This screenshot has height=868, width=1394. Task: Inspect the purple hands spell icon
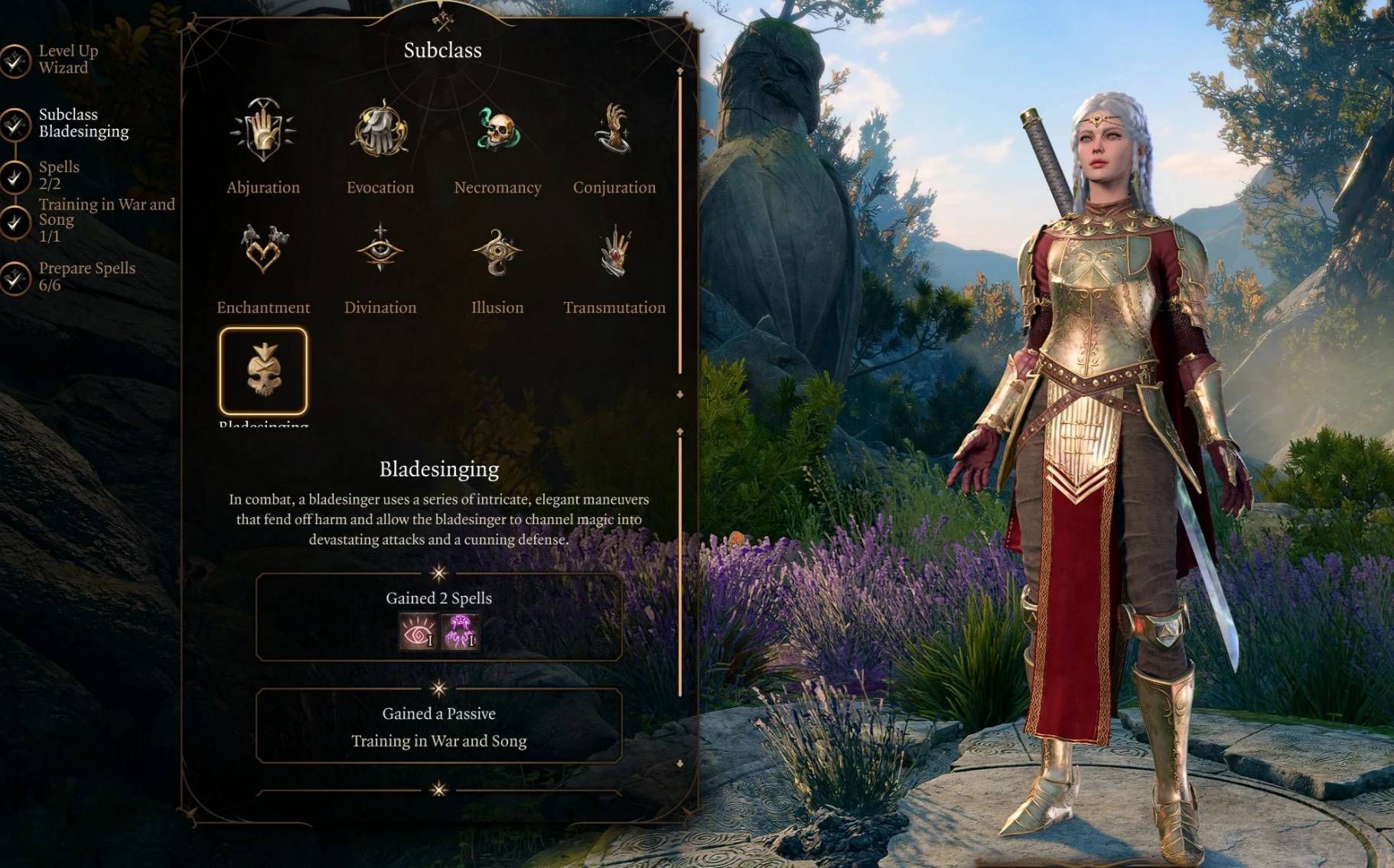(x=460, y=632)
